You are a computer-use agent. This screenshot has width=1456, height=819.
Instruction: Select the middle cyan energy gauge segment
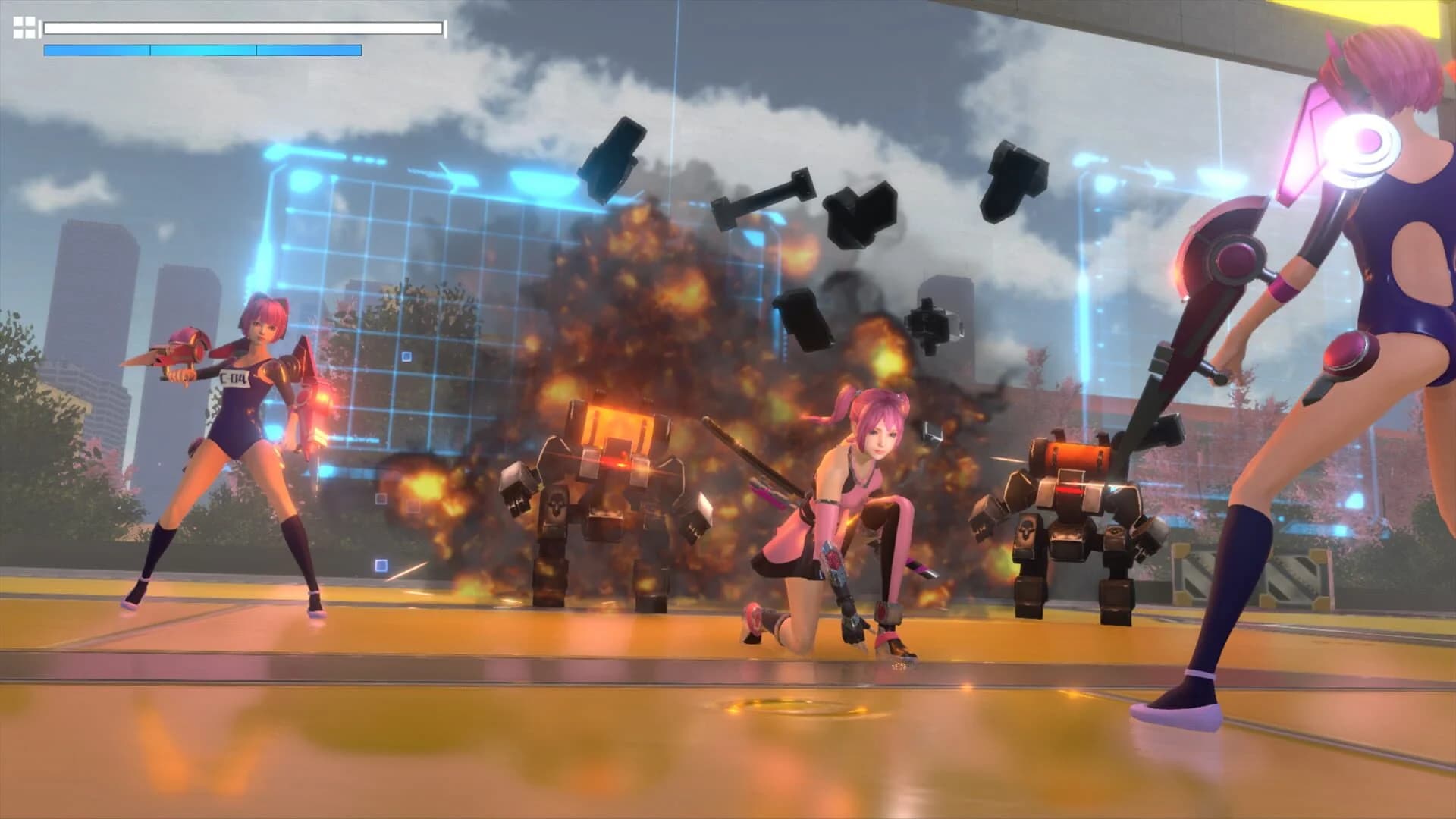[201, 49]
